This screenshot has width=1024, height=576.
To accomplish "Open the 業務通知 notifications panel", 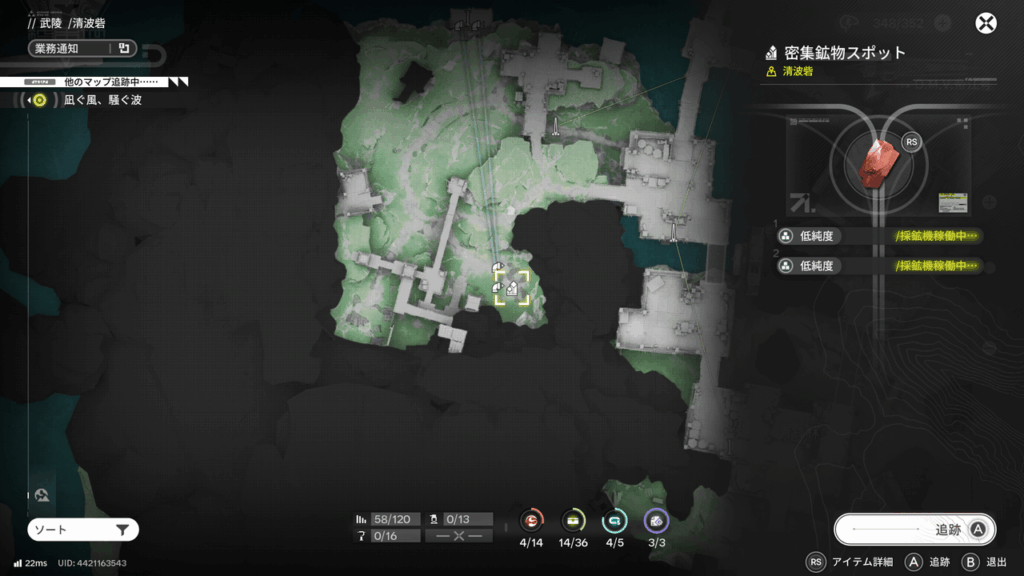I will (82, 48).
